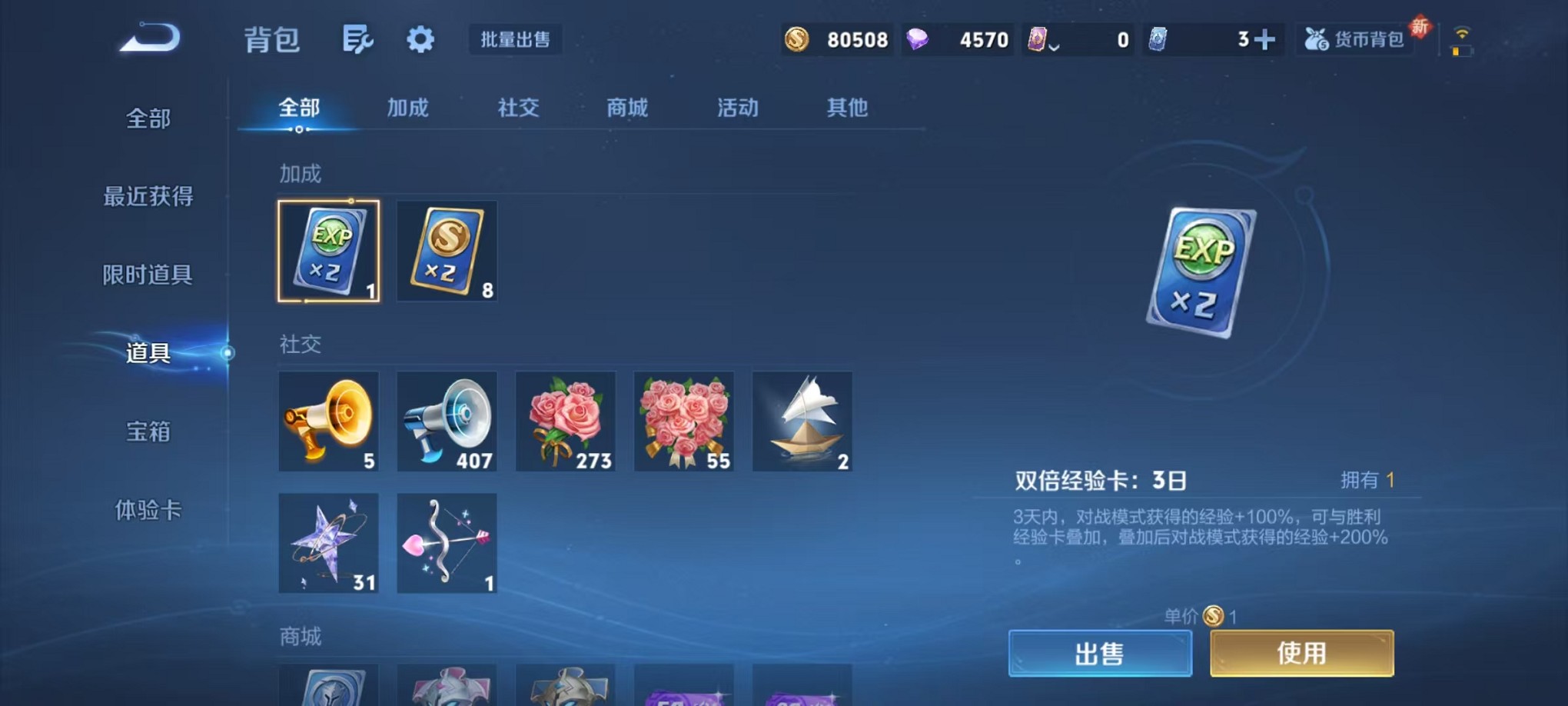Click the item management wrench icon
The image size is (1568, 706).
(x=358, y=38)
